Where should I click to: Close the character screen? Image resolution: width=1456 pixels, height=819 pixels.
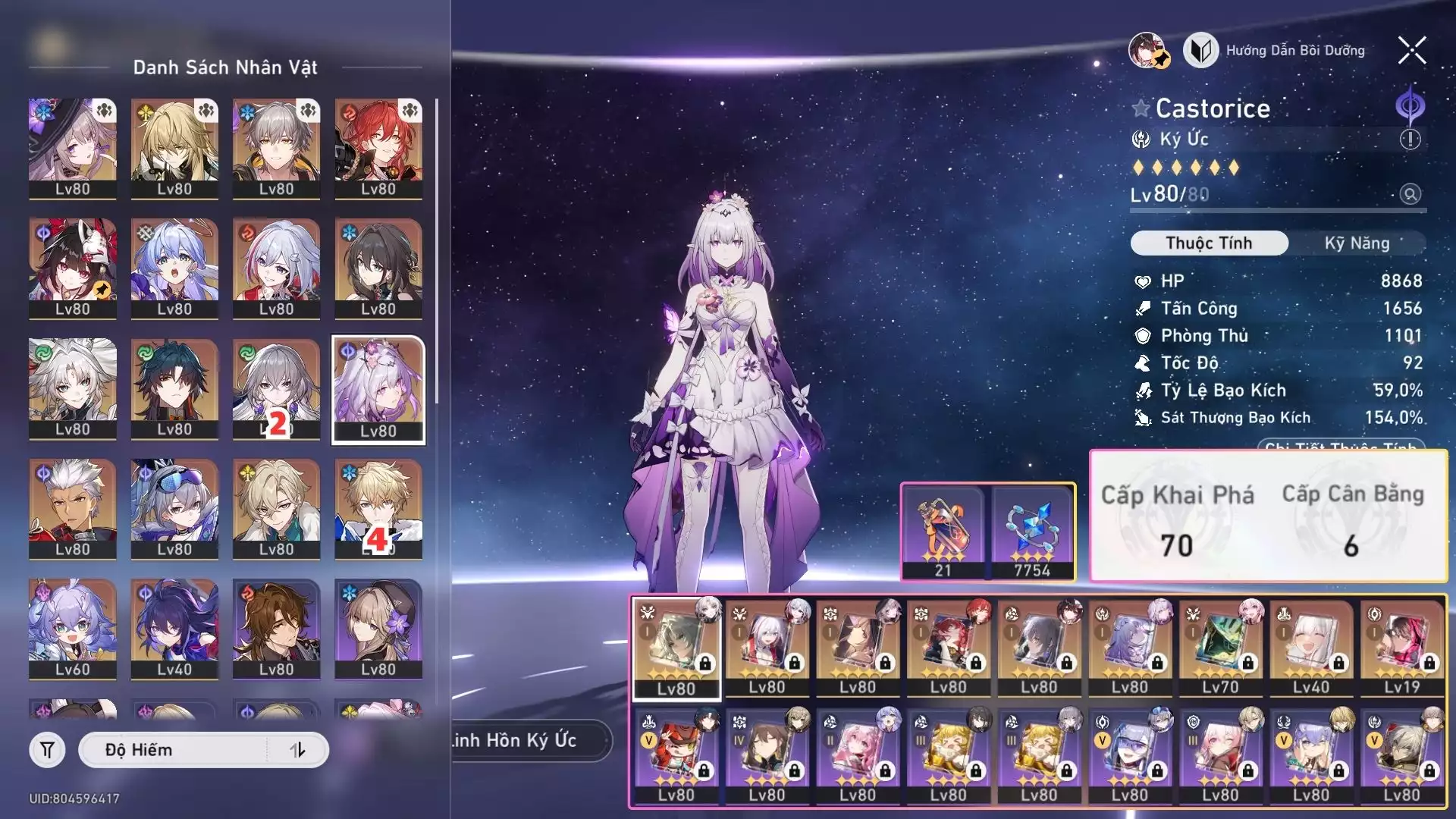1411,51
